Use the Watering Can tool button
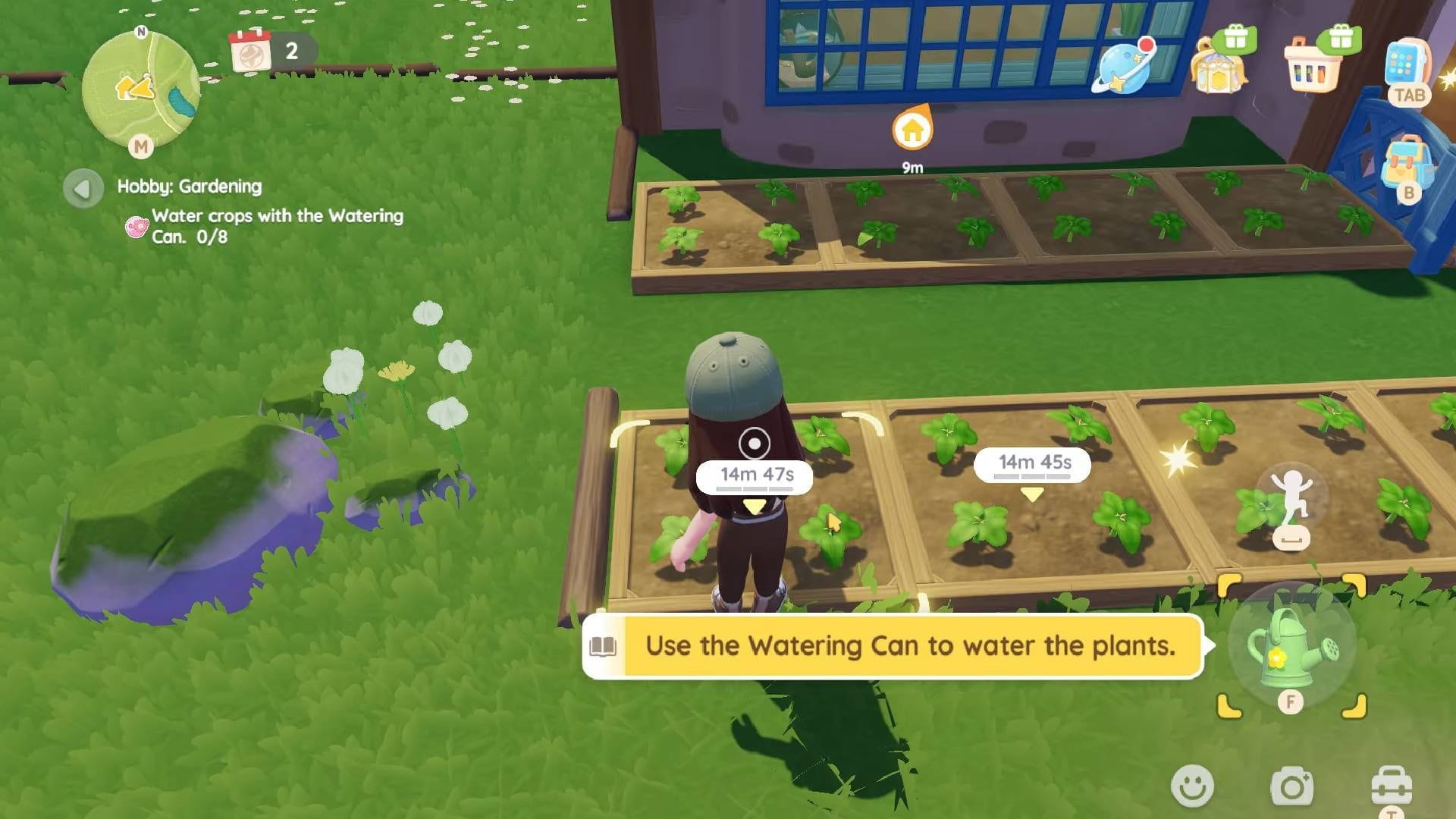Viewport: 1456px width, 819px height. tap(1291, 648)
